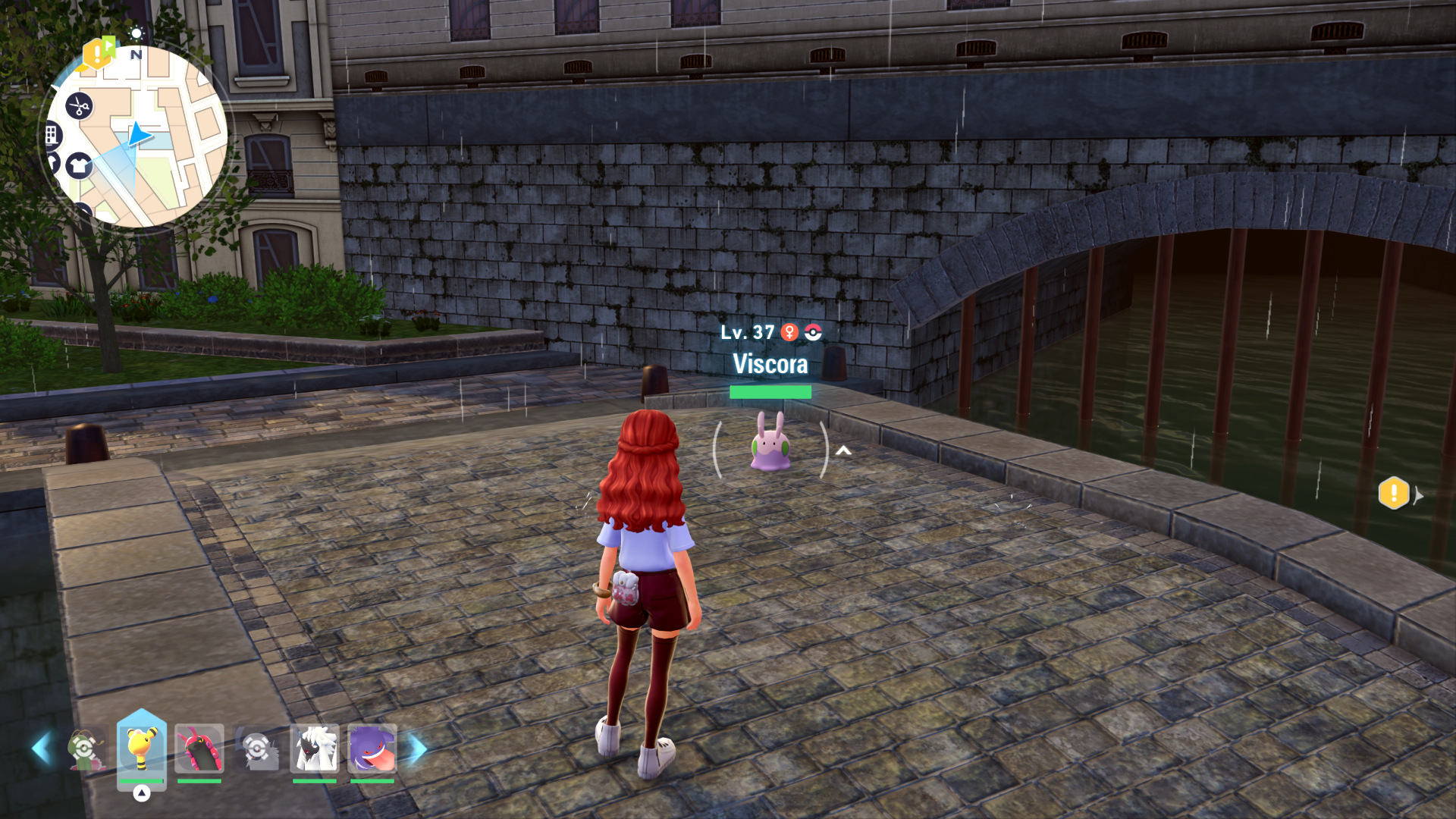Select the greyed-out Meganium party slot
1456x819 pixels.
coord(85,749)
